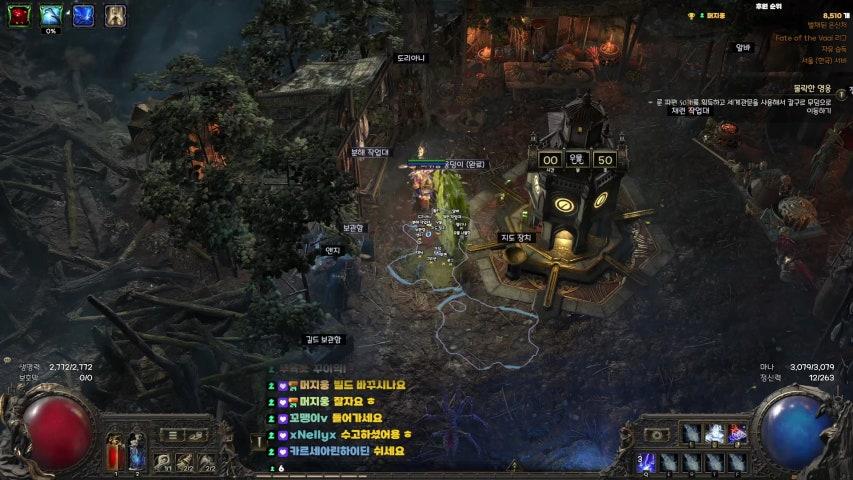Activate the red and blue skill icon
This screenshot has width=853, height=480.
click(x=738, y=433)
